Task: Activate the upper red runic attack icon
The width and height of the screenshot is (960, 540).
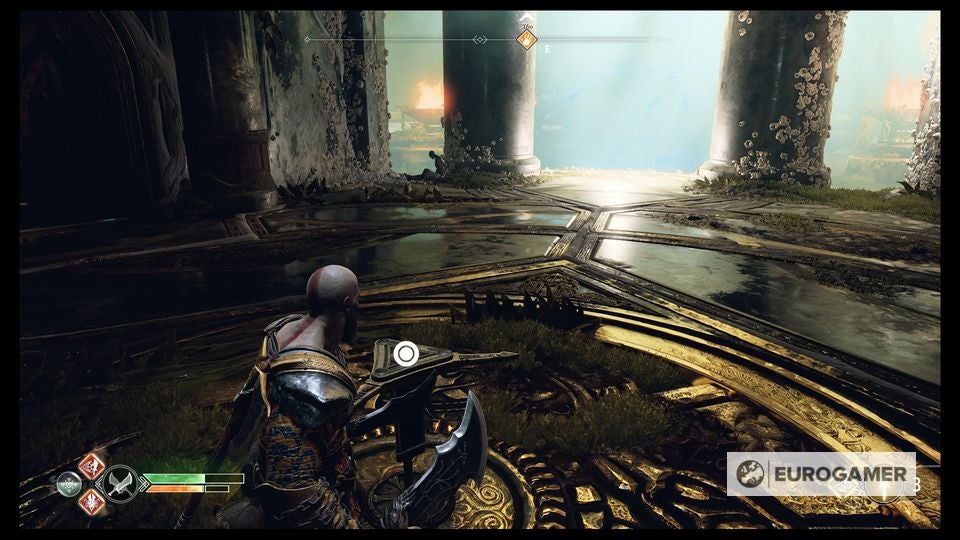Action: [92, 465]
